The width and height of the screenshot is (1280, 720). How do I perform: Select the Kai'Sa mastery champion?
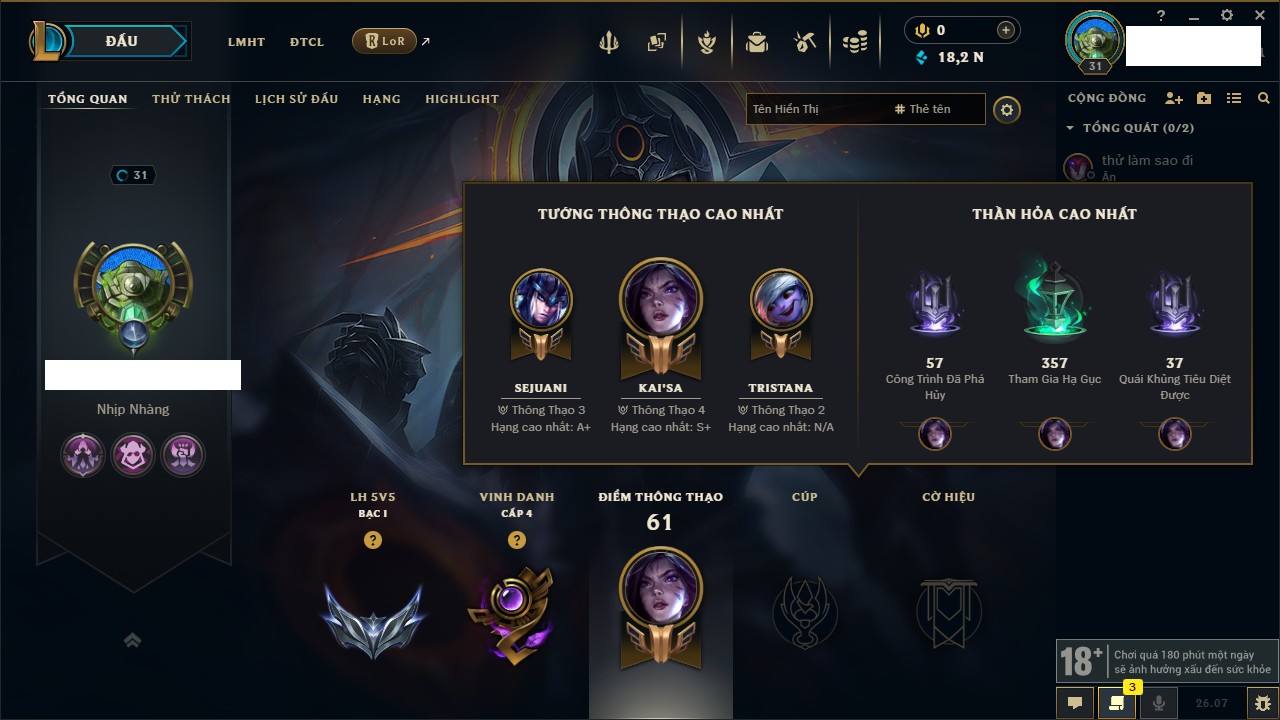click(661, 300)
